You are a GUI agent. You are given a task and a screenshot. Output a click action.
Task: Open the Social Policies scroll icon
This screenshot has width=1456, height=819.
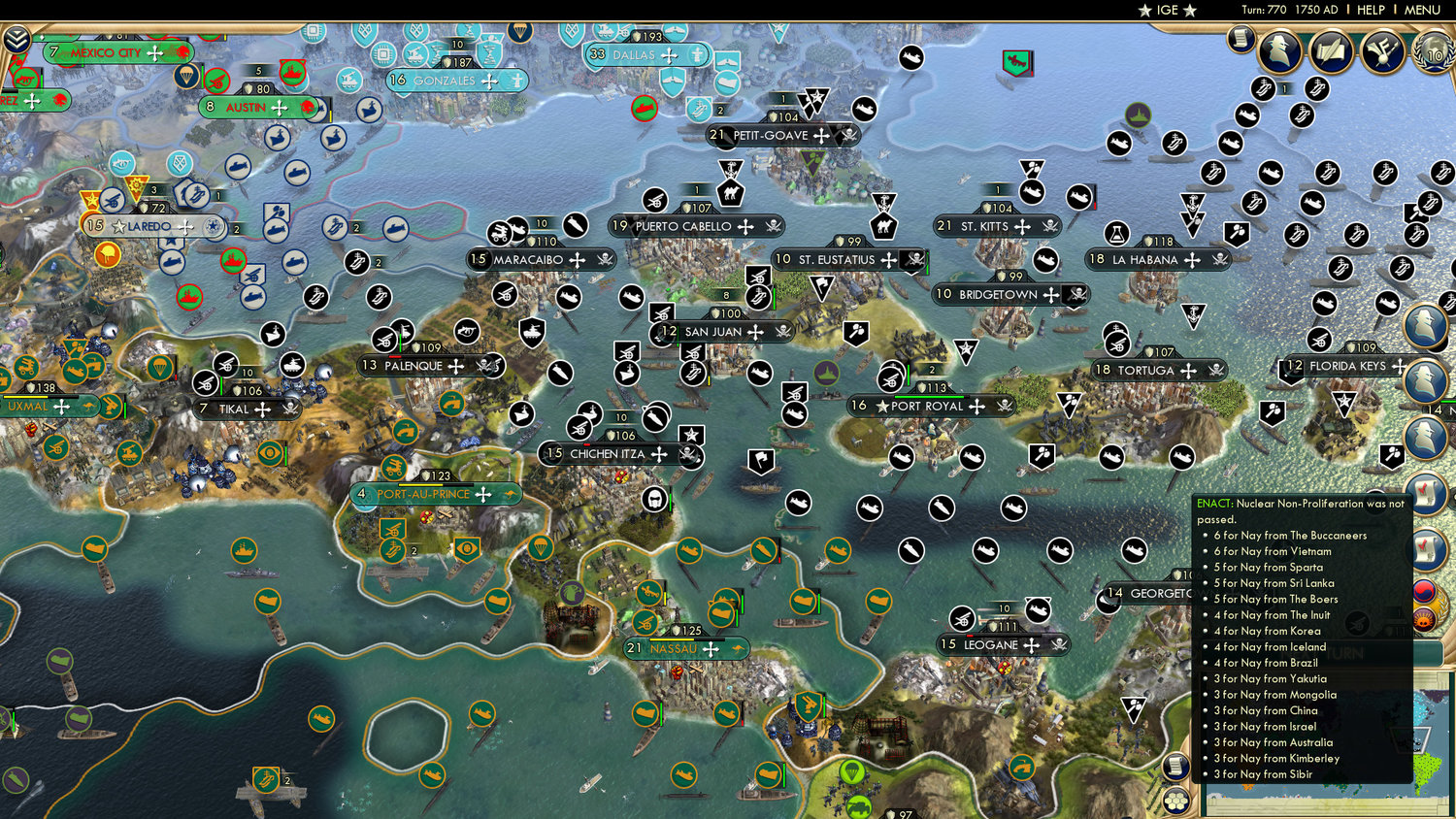point(1330,50)
